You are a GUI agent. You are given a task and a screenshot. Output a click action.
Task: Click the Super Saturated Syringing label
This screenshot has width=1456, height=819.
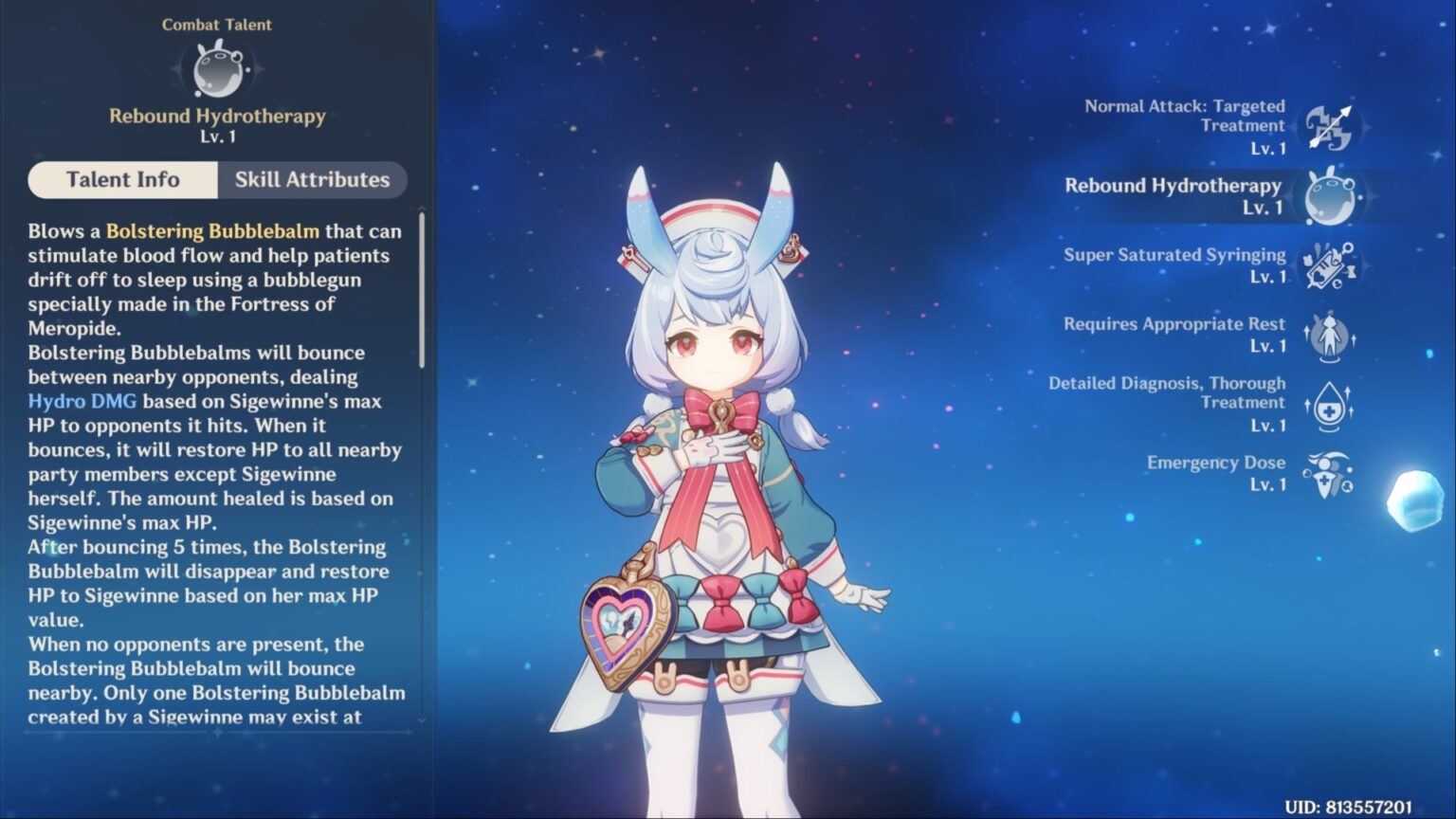(x=1175, y=254)
